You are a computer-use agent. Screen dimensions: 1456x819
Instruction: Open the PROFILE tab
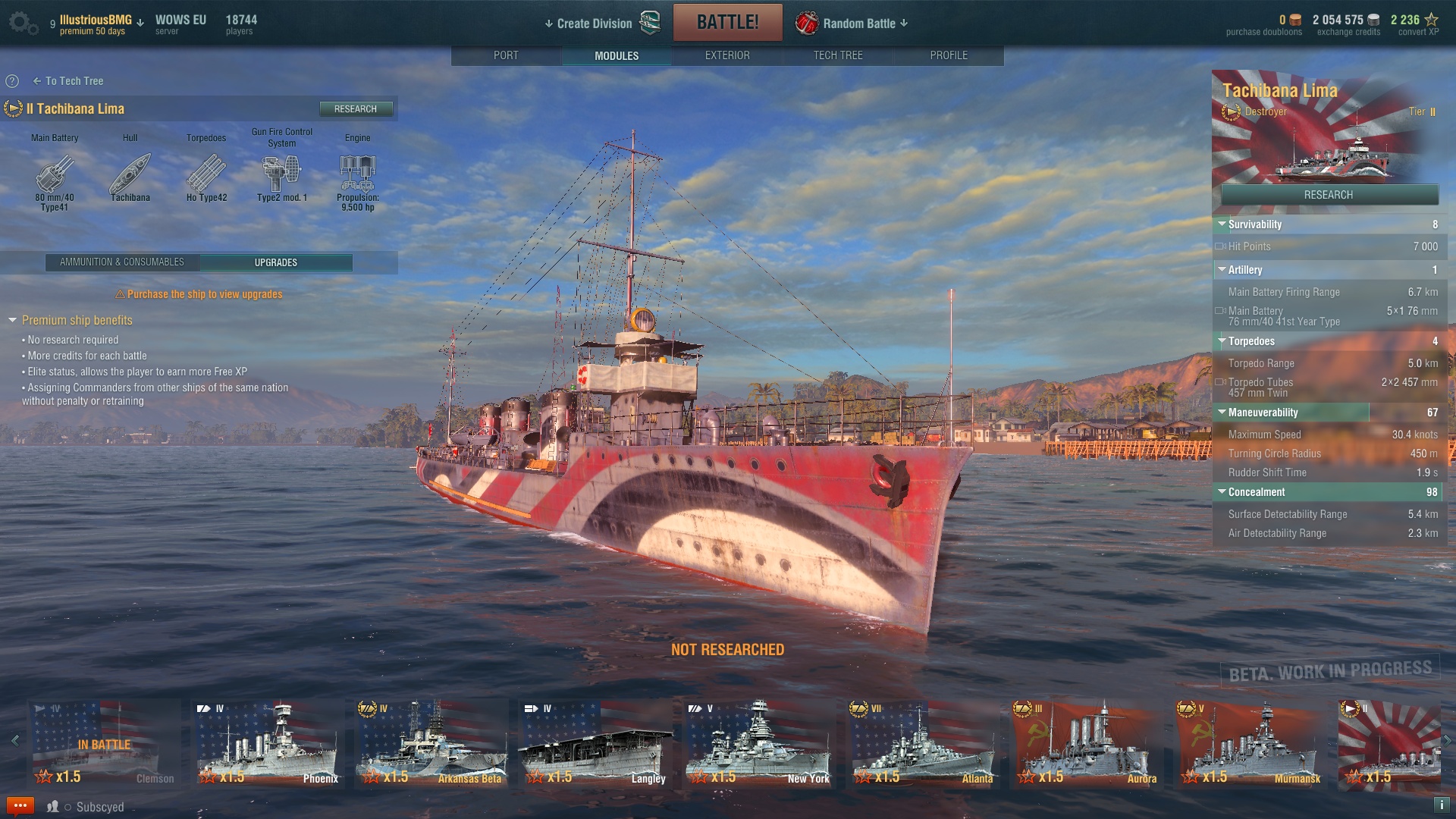[949, 55]
